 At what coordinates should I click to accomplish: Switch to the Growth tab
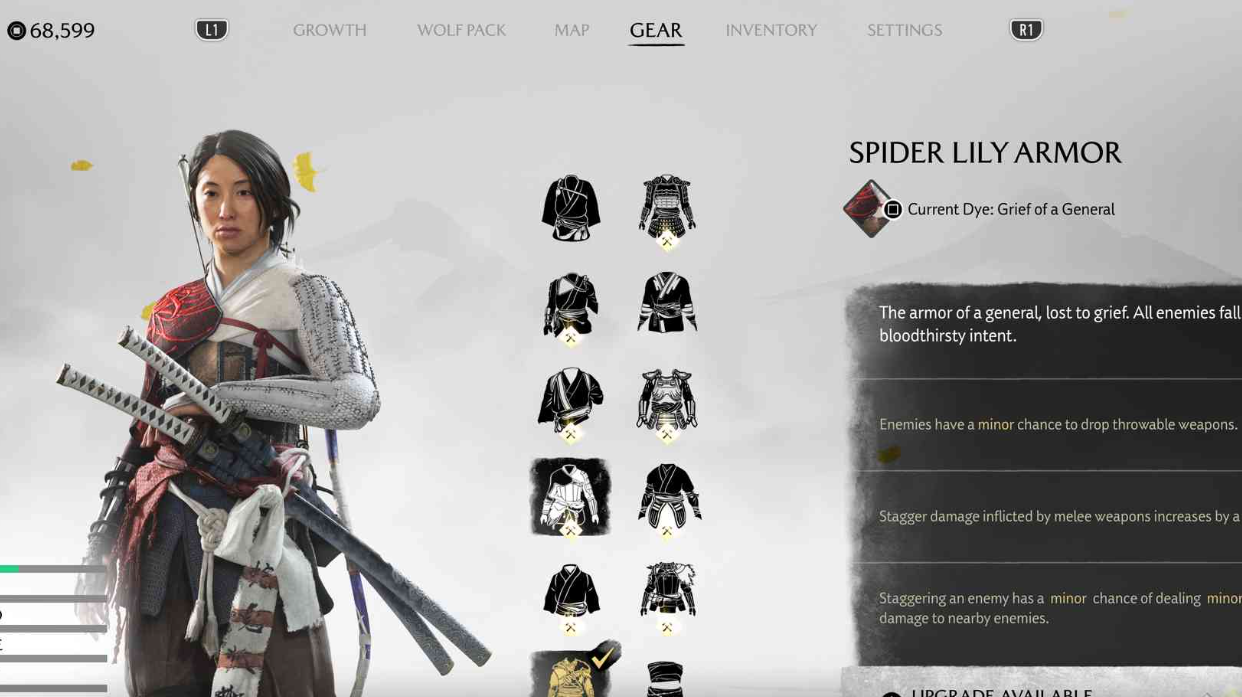click(x=329, y=30)
